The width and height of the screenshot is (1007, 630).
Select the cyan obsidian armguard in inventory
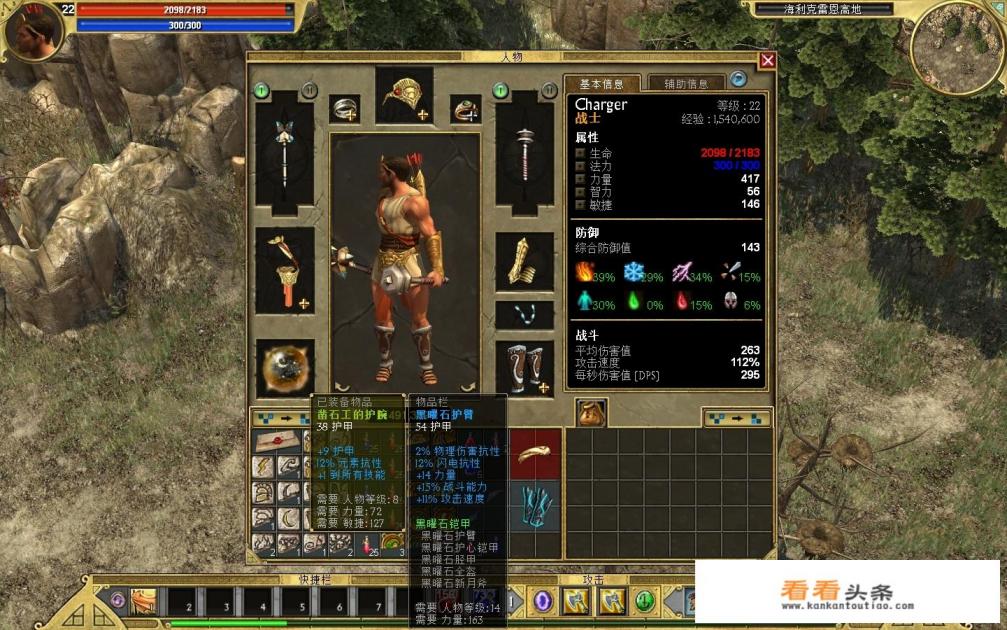537,506
